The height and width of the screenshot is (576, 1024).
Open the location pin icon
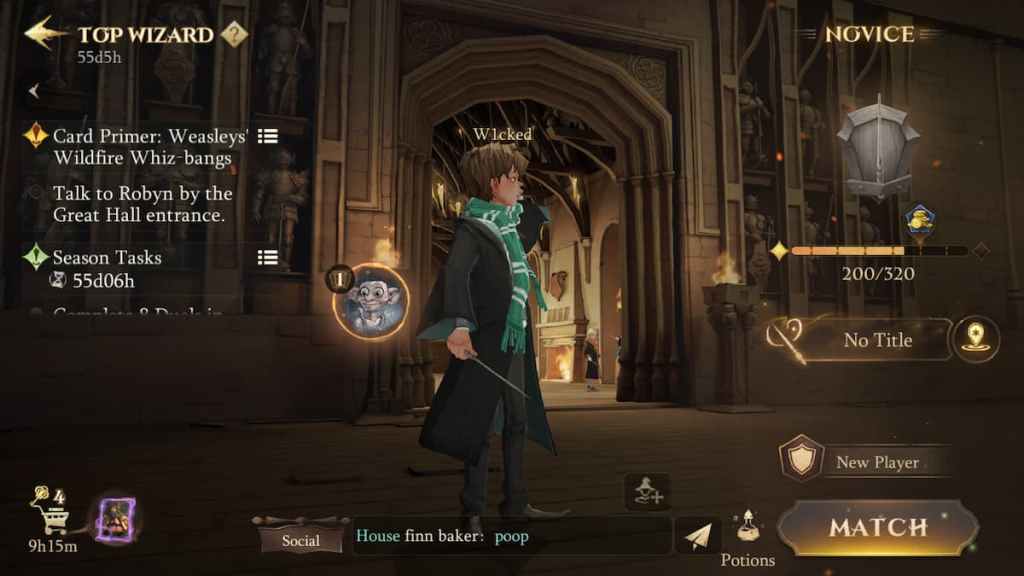pos(976,338)
